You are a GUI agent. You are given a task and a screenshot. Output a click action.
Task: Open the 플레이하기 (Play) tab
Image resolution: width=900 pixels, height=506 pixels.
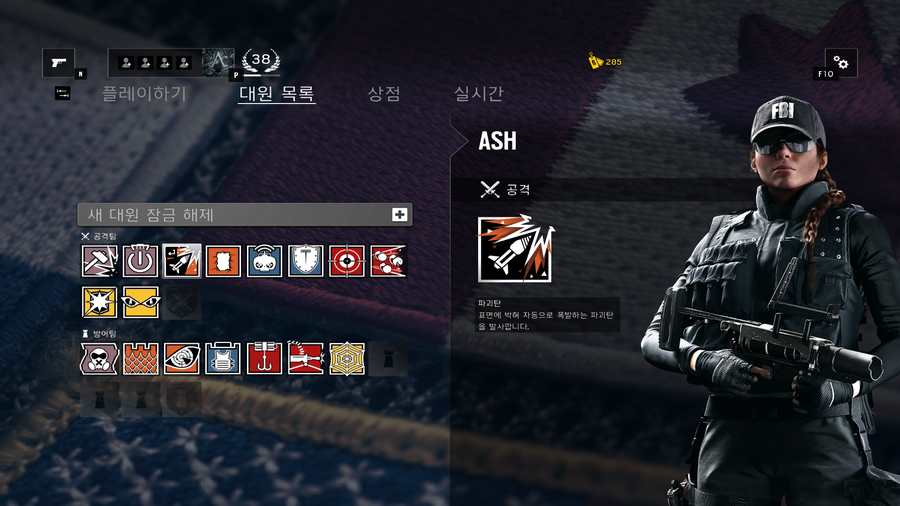144,94
